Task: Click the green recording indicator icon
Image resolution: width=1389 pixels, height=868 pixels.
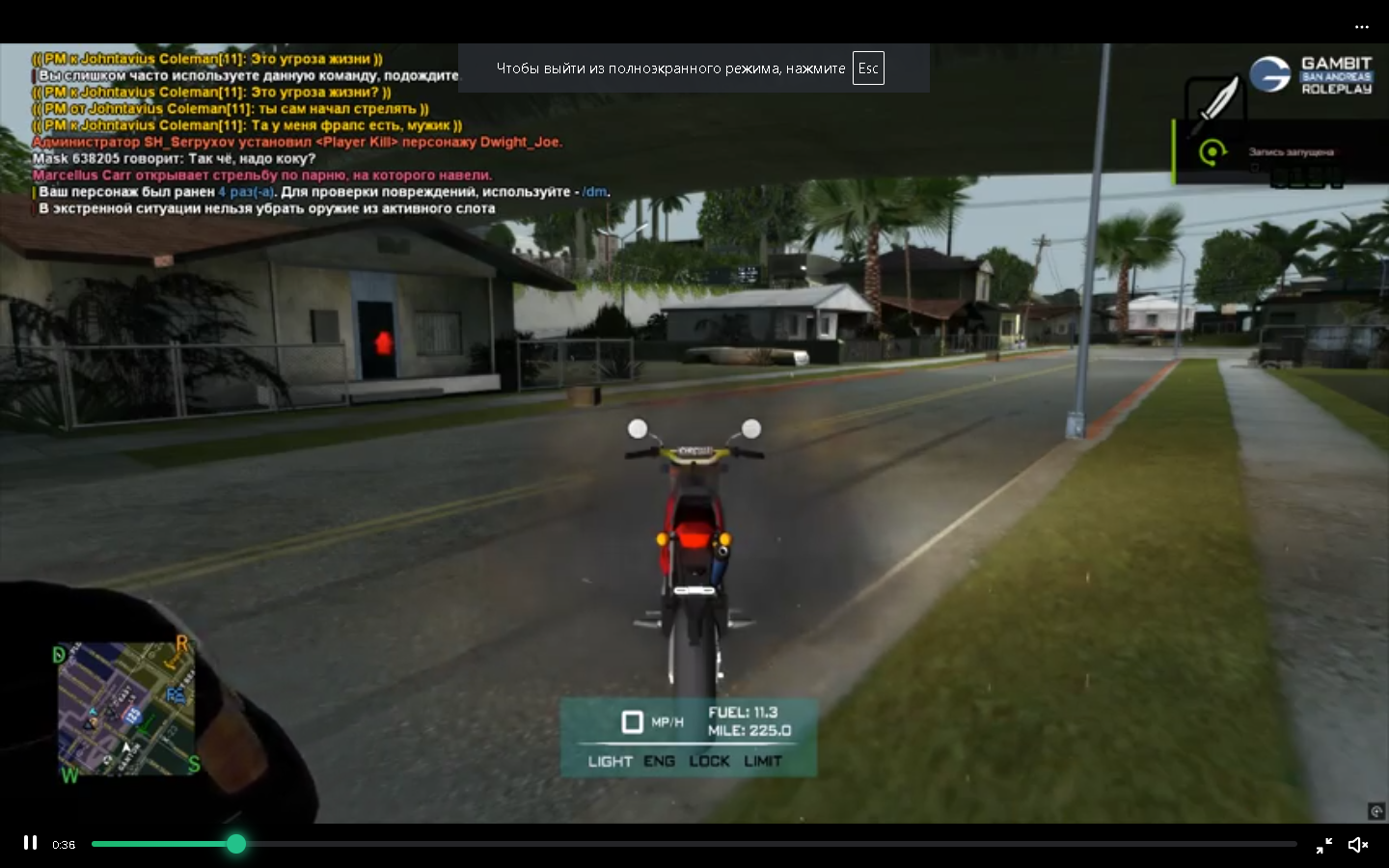Action: [x=1212, y=151]
